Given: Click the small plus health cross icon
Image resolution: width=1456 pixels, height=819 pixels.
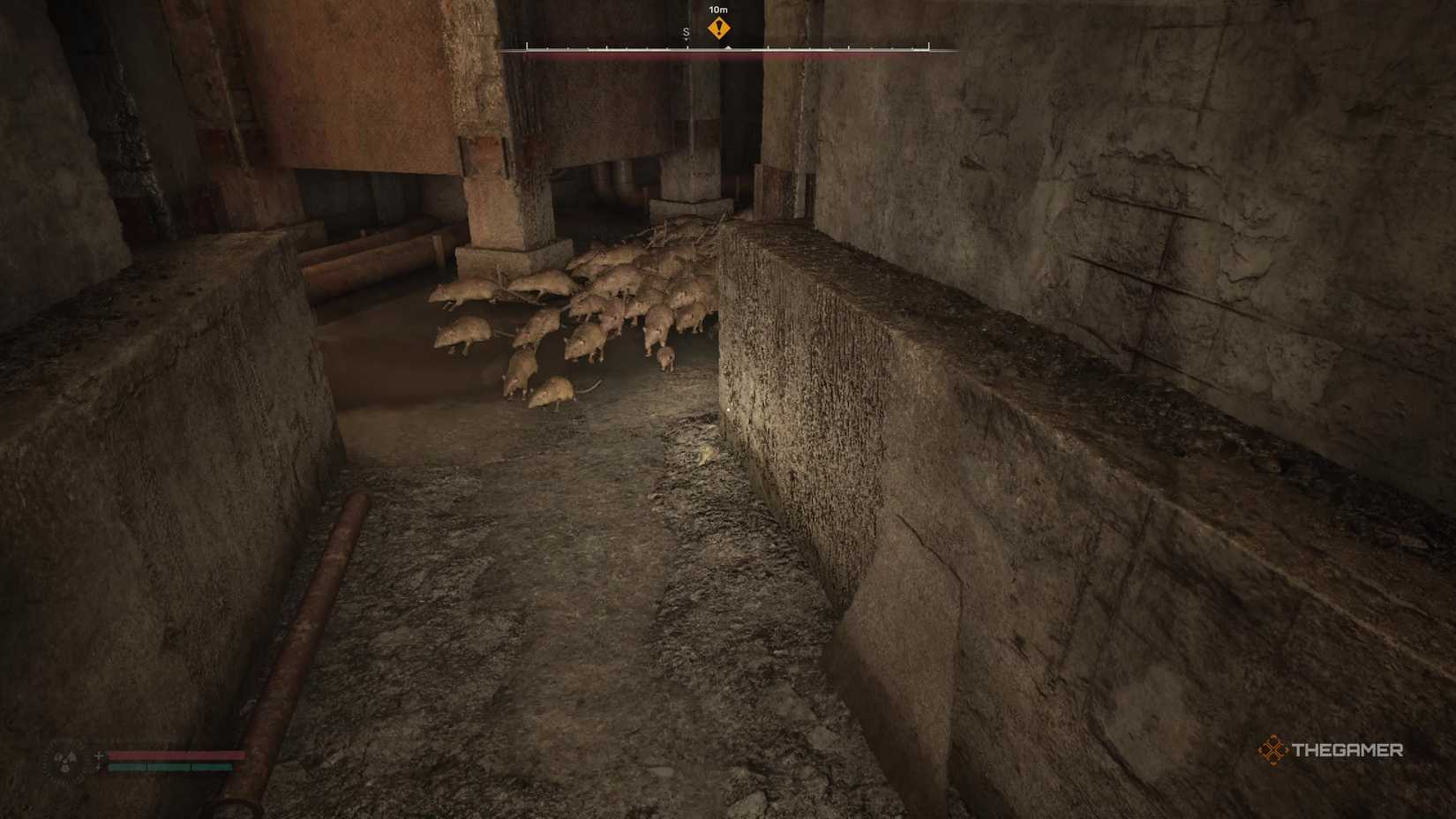Looking at the screenshot, I should (99, 754).
